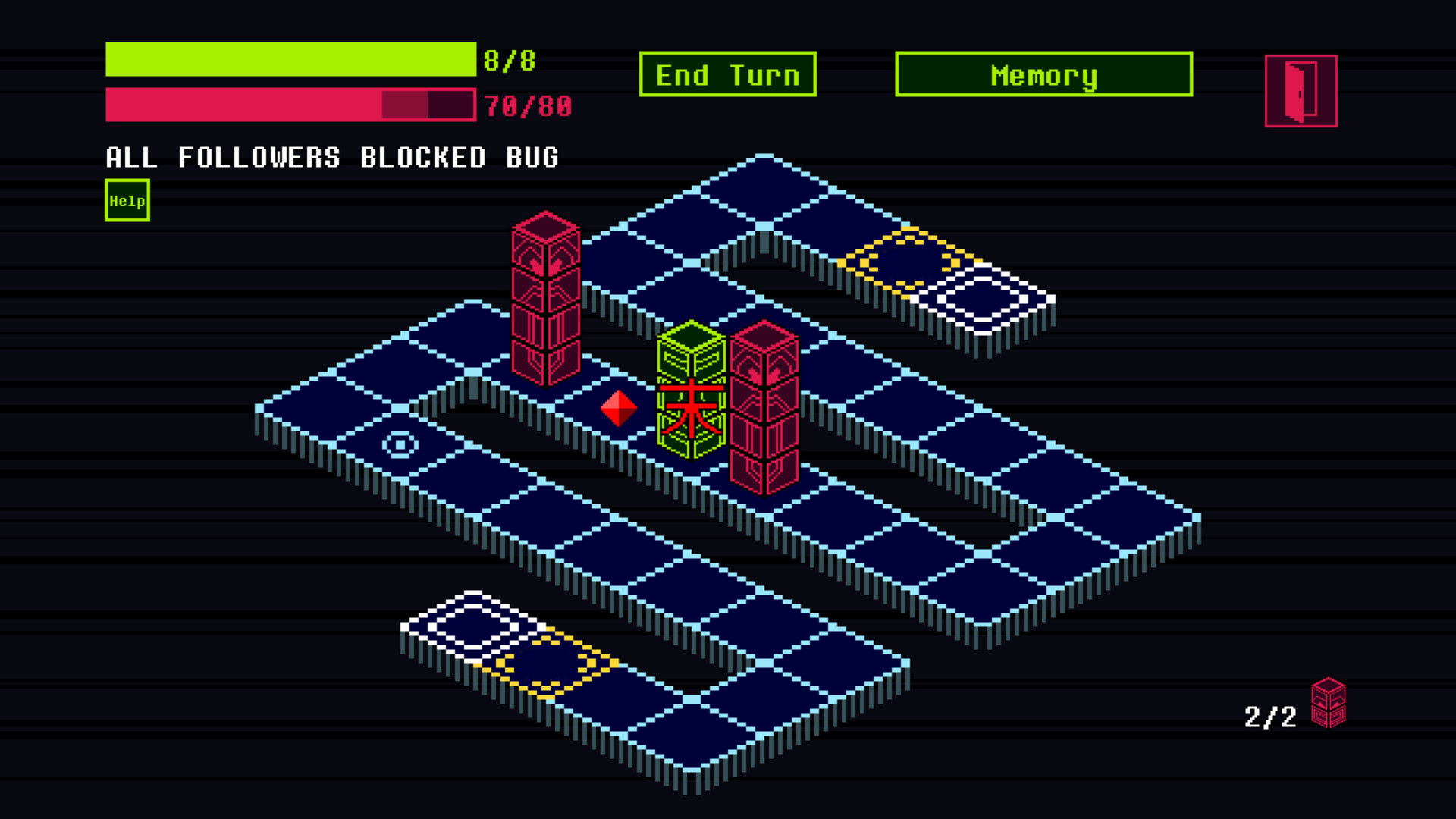Image resolution: width=1456 pixels, height=819 pixels.
Task: Open the Memory panel
Action: coord(1043,74)
